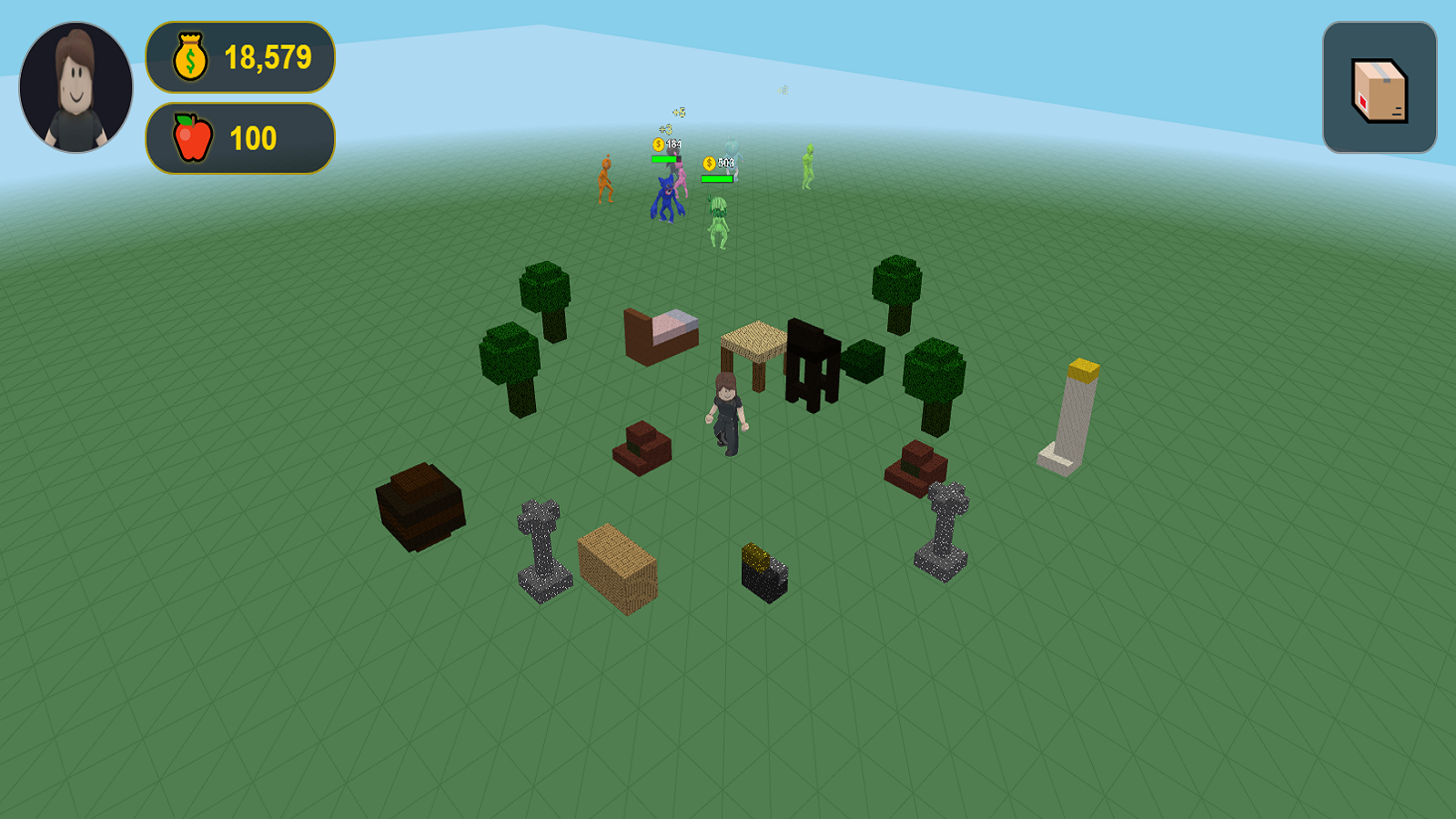This screenshot has width=1456, height=819.
Task: Click the player character in the center
Action: (x=725, y=409)
